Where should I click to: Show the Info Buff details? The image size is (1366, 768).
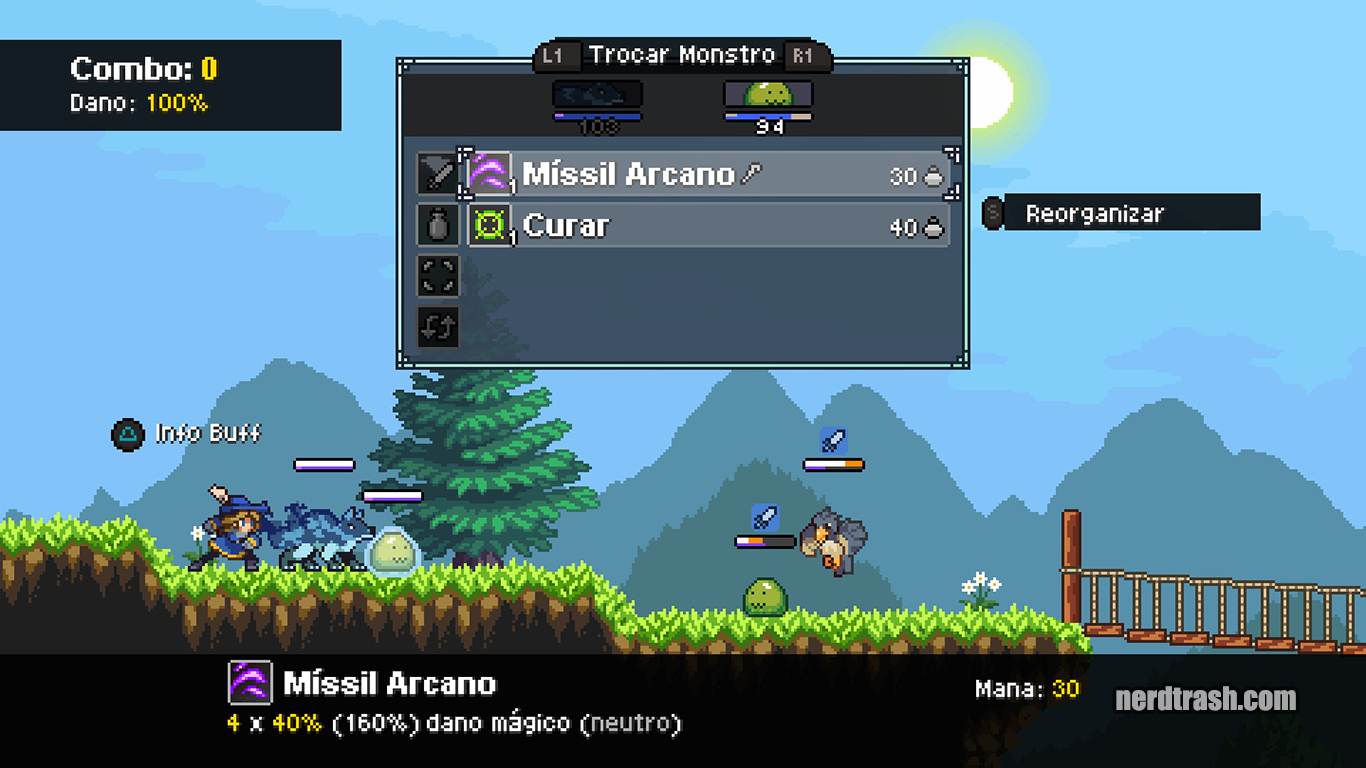pos(188,434)
